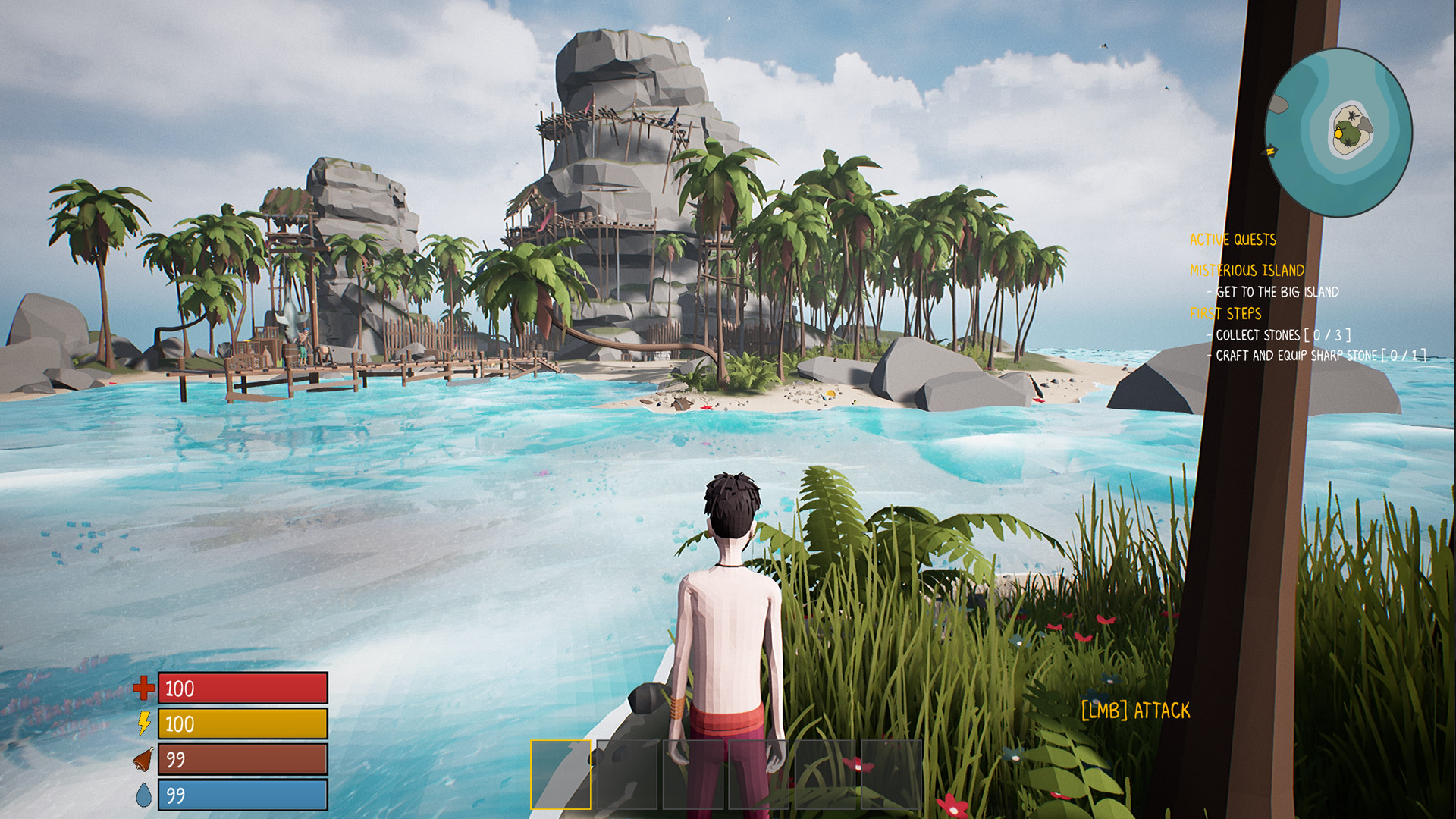
Task: Click the Get to the Big Island objective
Action: pos(1277,292)
